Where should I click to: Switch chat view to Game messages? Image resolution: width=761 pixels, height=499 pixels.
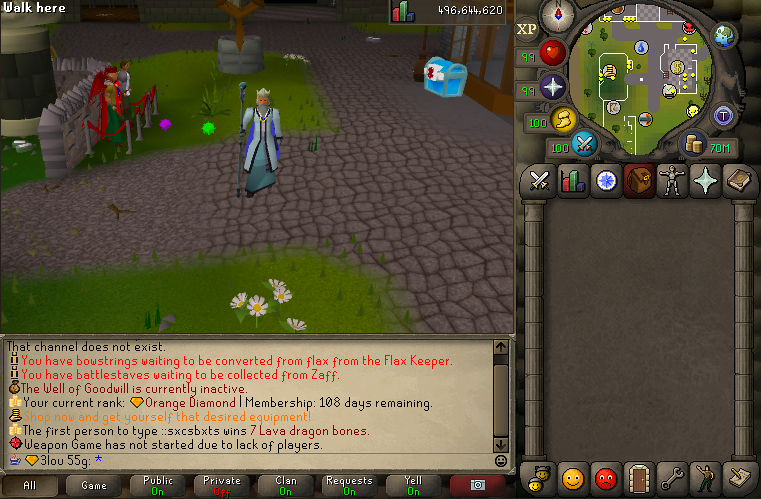[94, 485]
